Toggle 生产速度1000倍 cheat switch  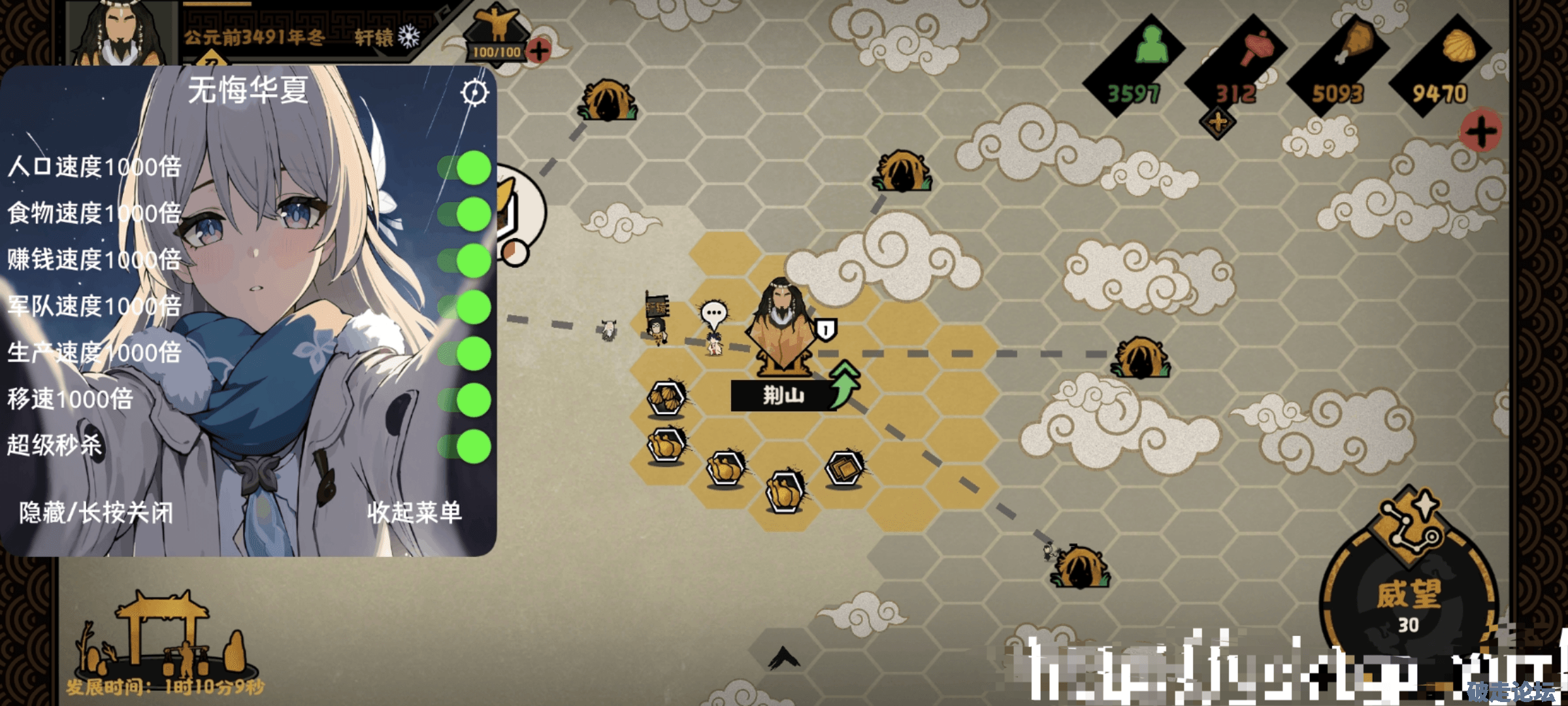[466, 353]
